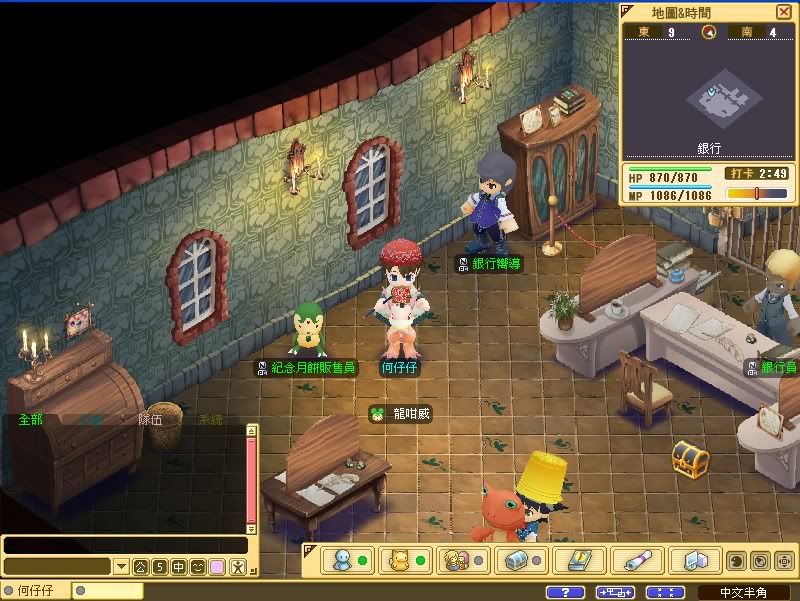Screen dimensions: 800x601
Task: Open the skill book menu
Action: (x=573, y=560)
